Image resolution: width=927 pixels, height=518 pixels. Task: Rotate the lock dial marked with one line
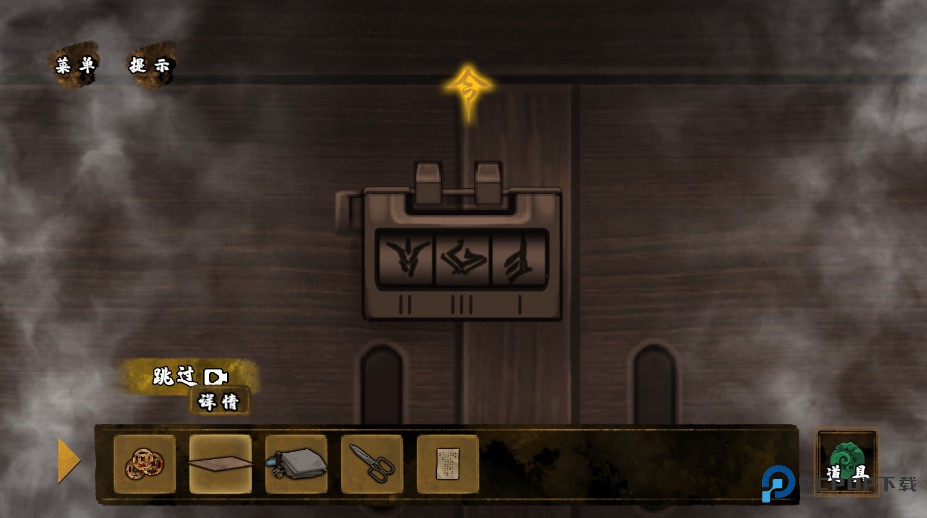[519, 260]
